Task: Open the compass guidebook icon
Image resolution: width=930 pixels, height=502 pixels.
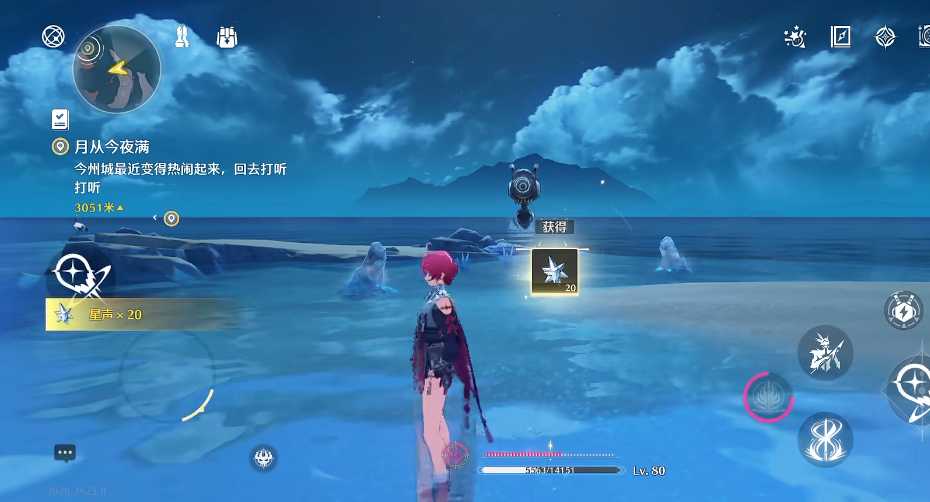Action: click(x=840, y=37)
